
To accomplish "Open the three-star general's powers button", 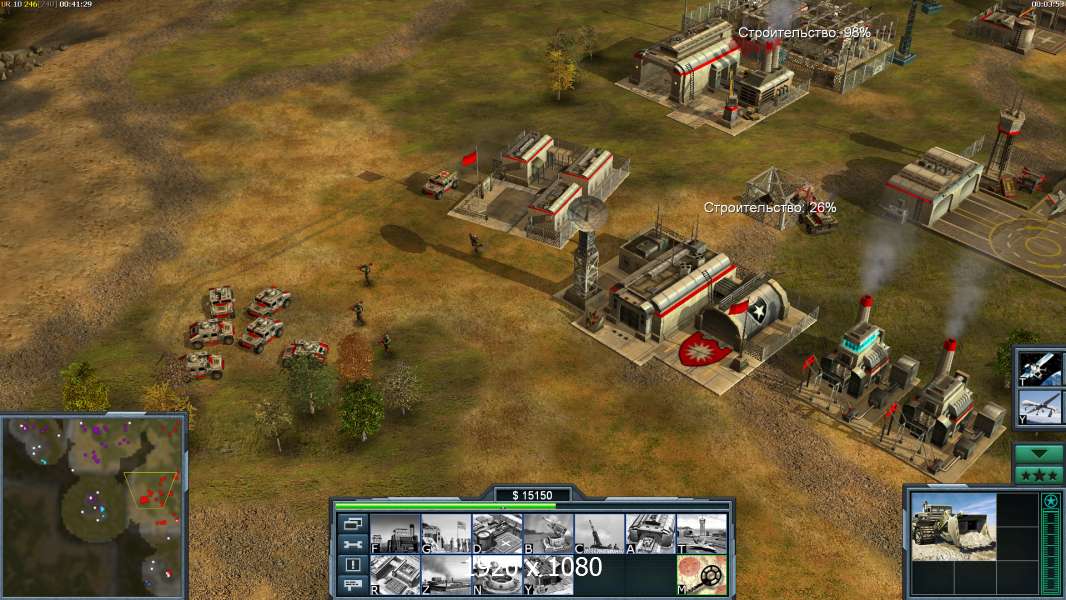I will coord(1039,474).
